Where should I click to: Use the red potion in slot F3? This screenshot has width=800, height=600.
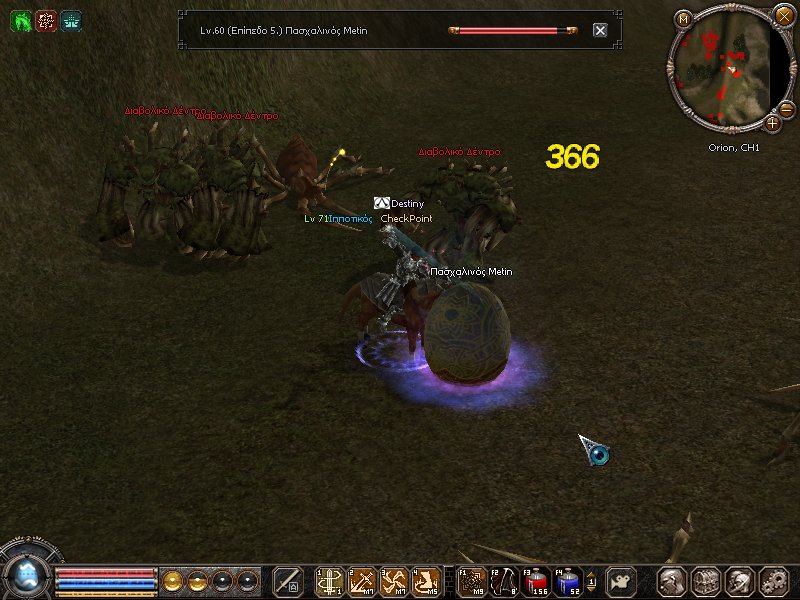coord(537,581)
